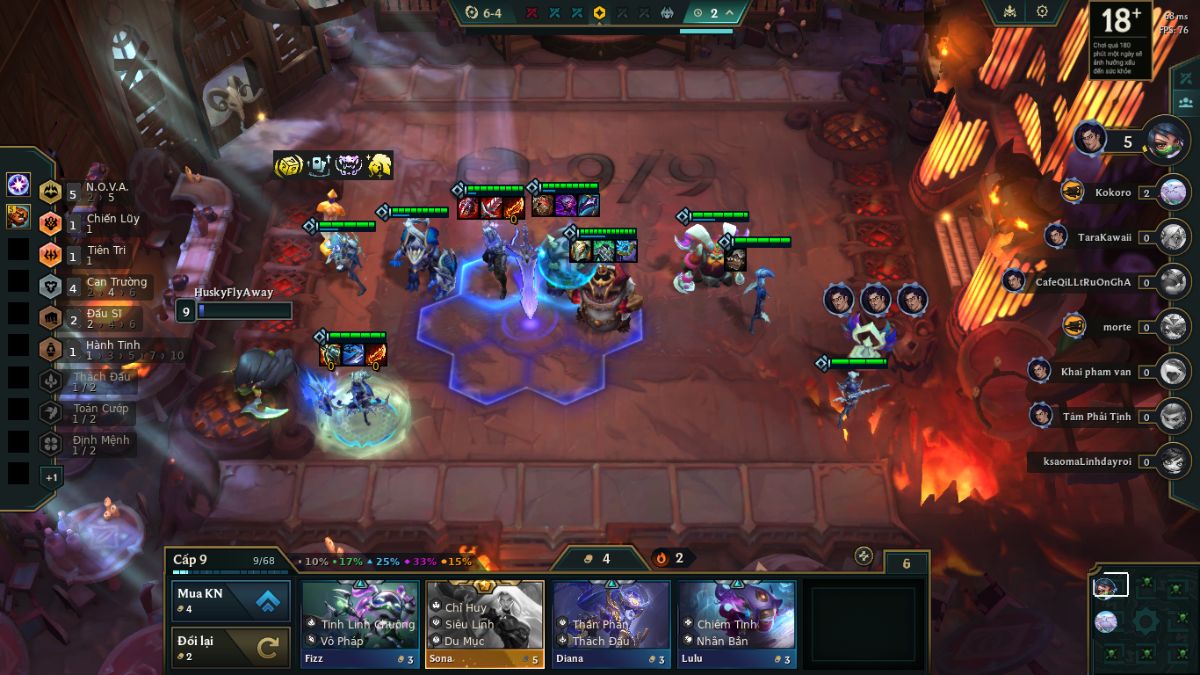This screenshot has height=675, width=1200.
Task: Buy the Lulu champion card
Action: (x=737, y=622)
